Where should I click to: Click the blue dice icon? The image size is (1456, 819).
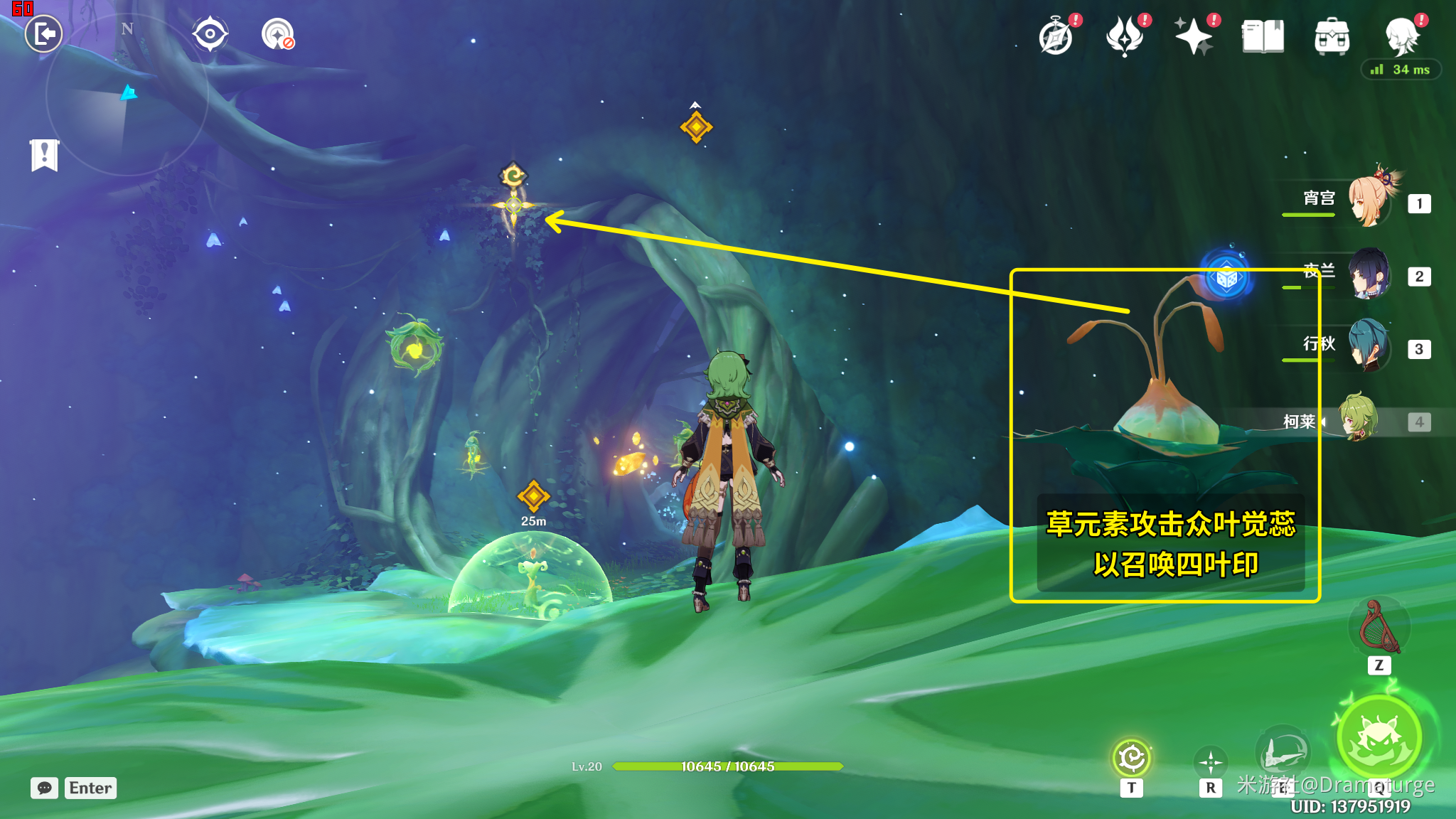pyautogui.click(x=1226, y=278)
